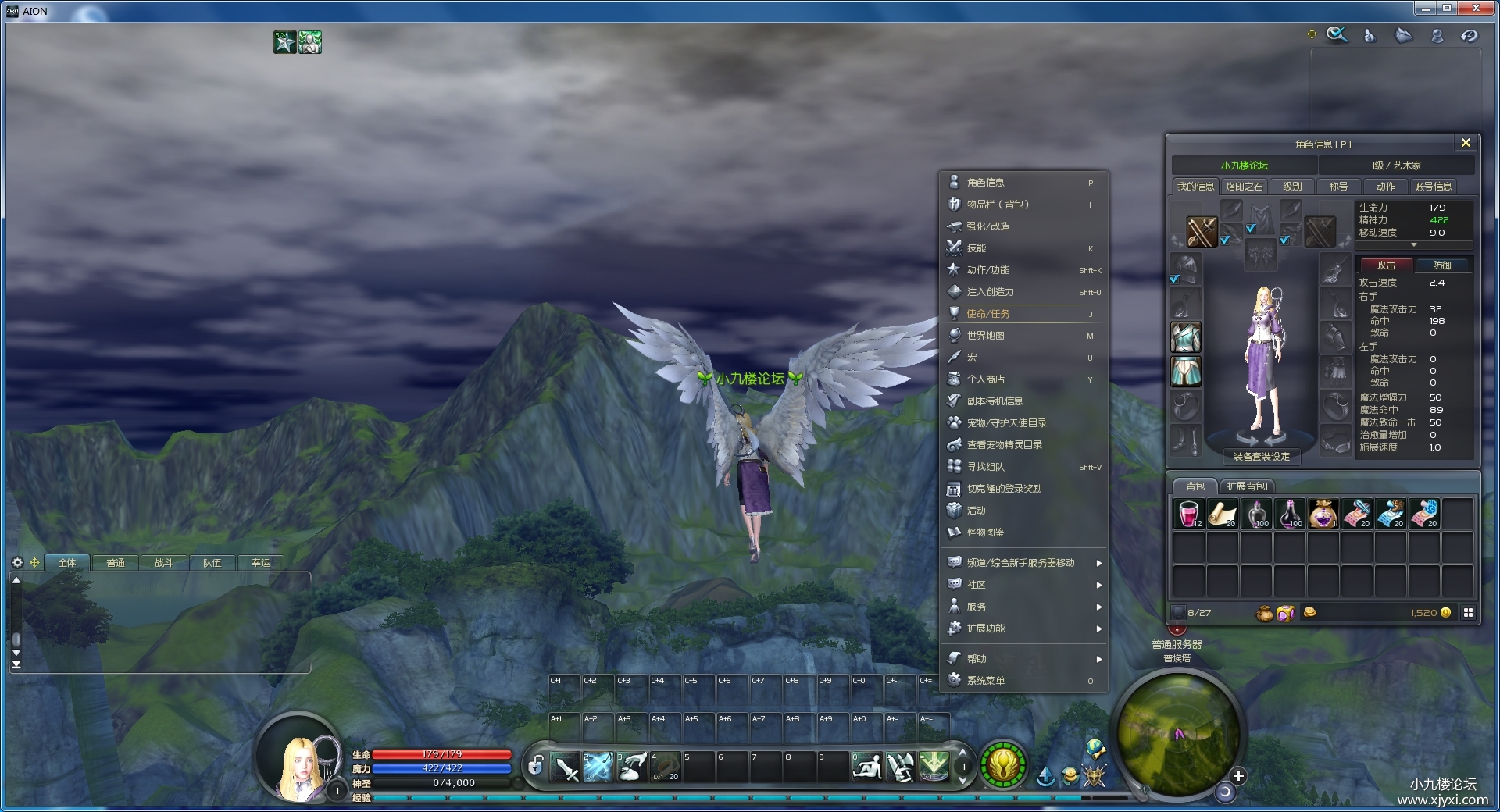Viewport: 1500px width, 812px height.
Task: Show the 防御 stats tab
Action: coord(1442,265)
